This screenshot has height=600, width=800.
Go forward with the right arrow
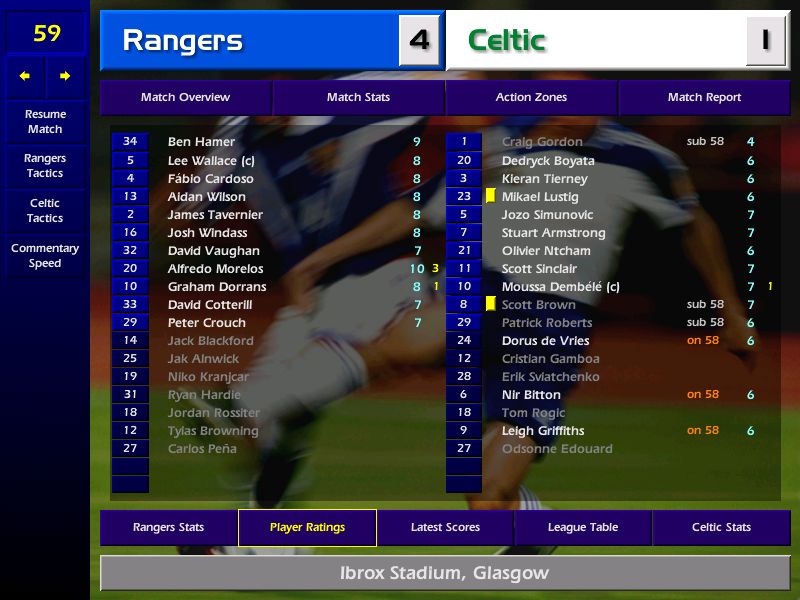point(65,76)
